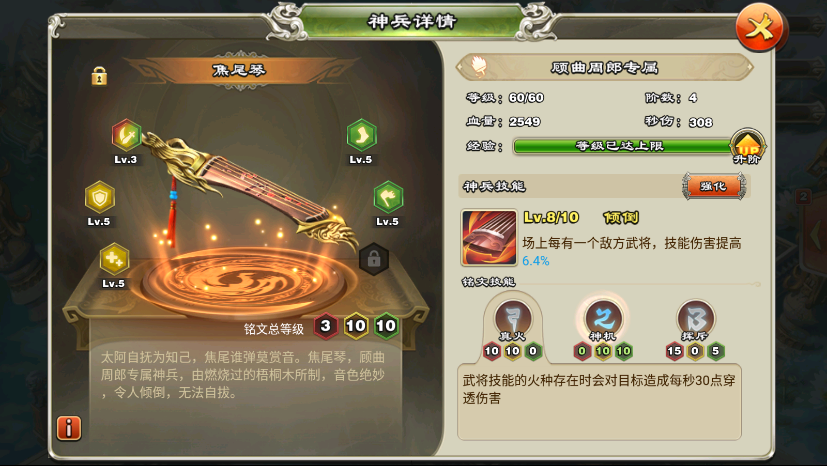The height and width of the screenshot is (466, 827).
Task: Switch to the 真火 rune skill tab
Action: point(510,319)
